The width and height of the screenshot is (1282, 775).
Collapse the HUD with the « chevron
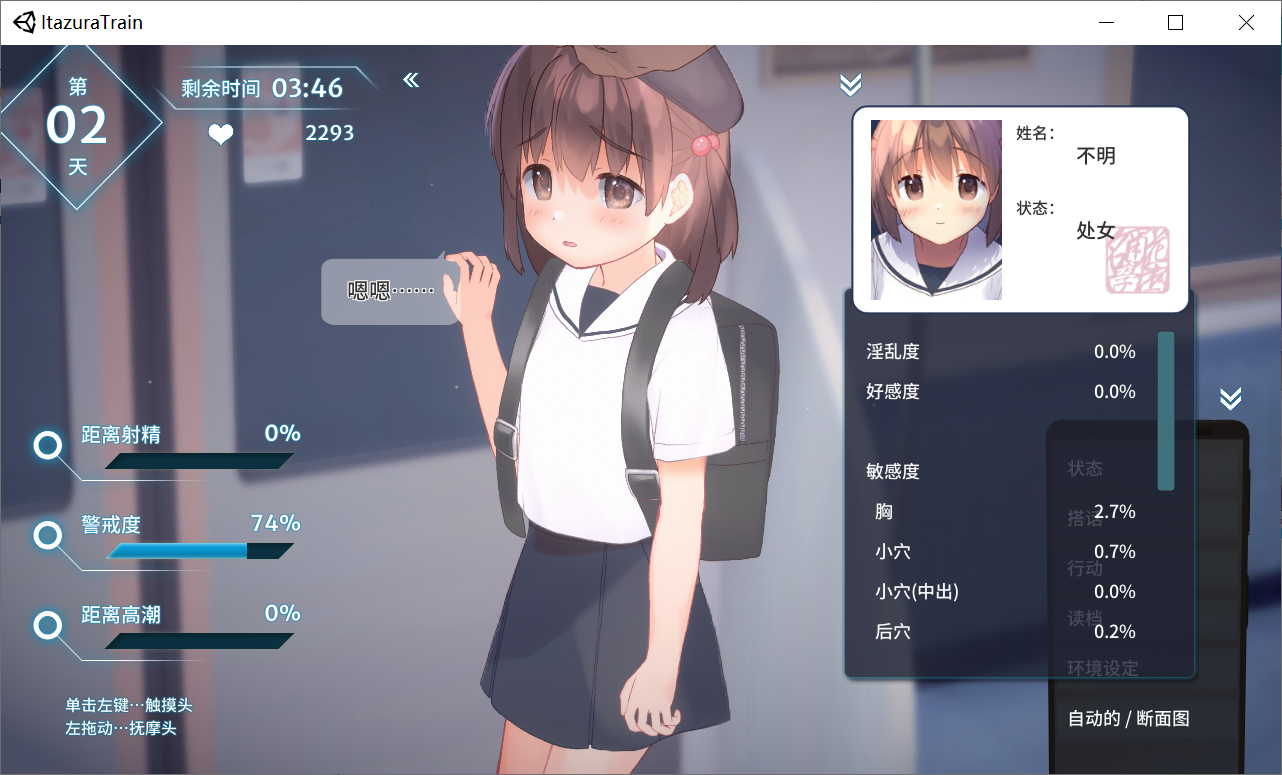coord(410,80)
